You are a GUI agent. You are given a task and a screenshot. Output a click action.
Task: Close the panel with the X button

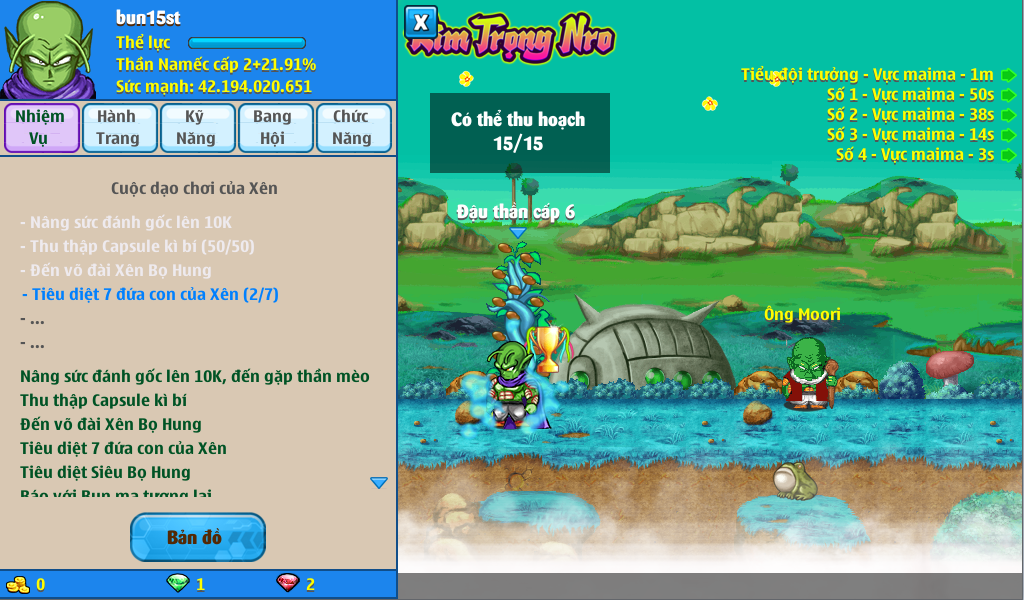click(421, 22)
